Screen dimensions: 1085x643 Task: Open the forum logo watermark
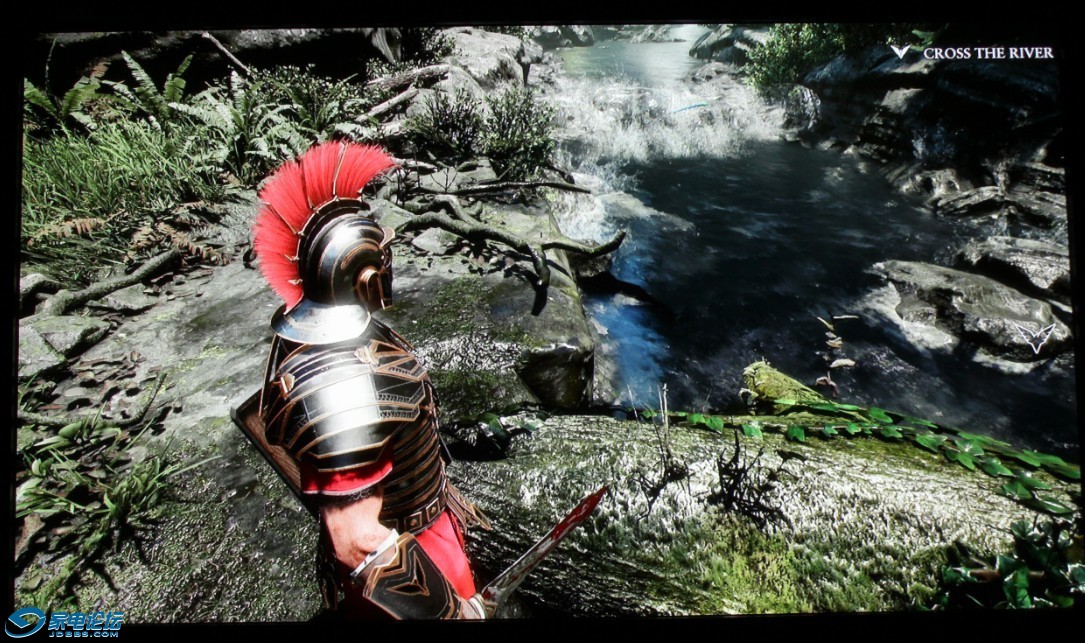65,623
